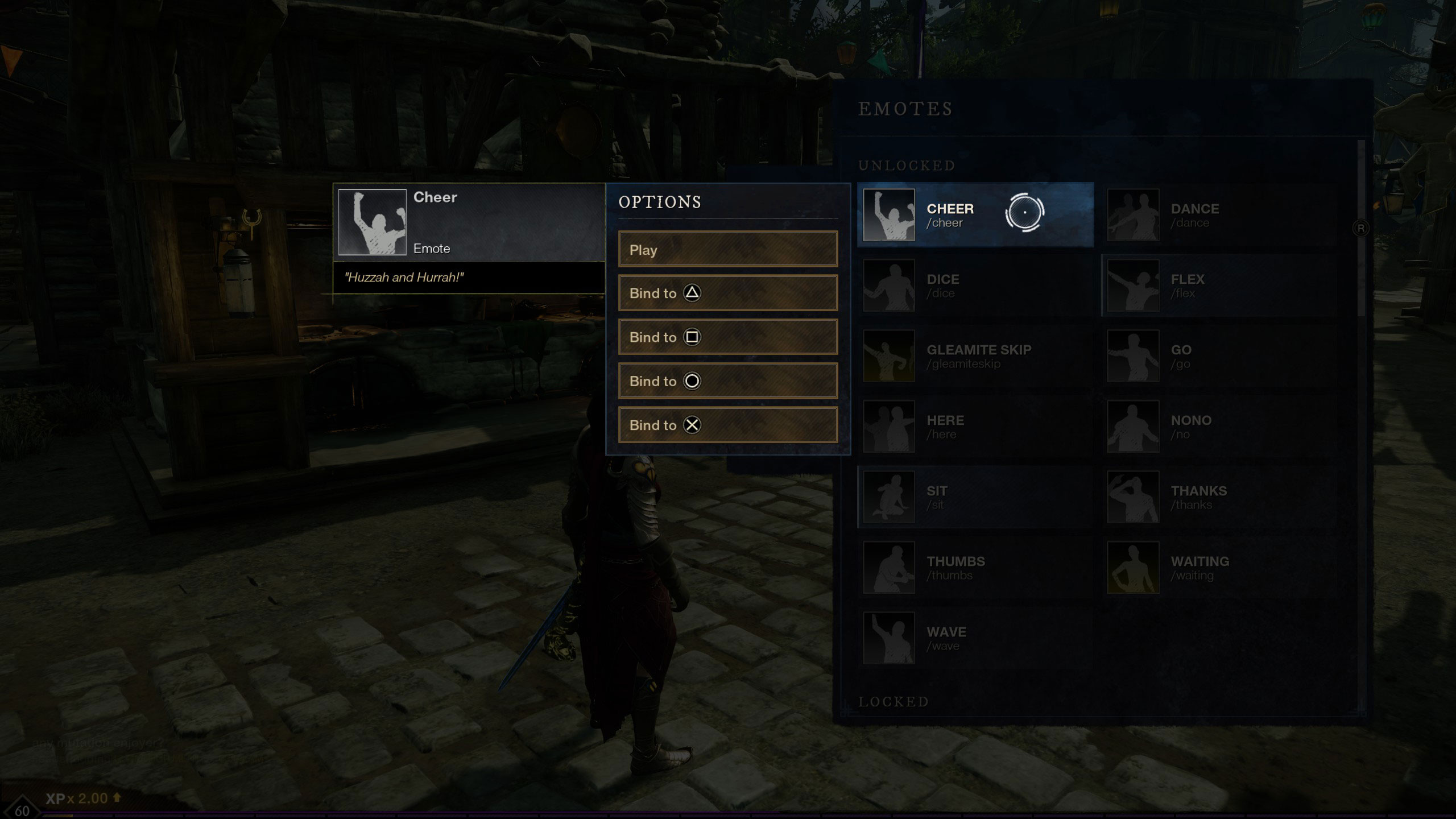Viewport: 1456px width, 819px height.
Task: Toggle the Bind to Square option
Action: (x=728, y=337)
